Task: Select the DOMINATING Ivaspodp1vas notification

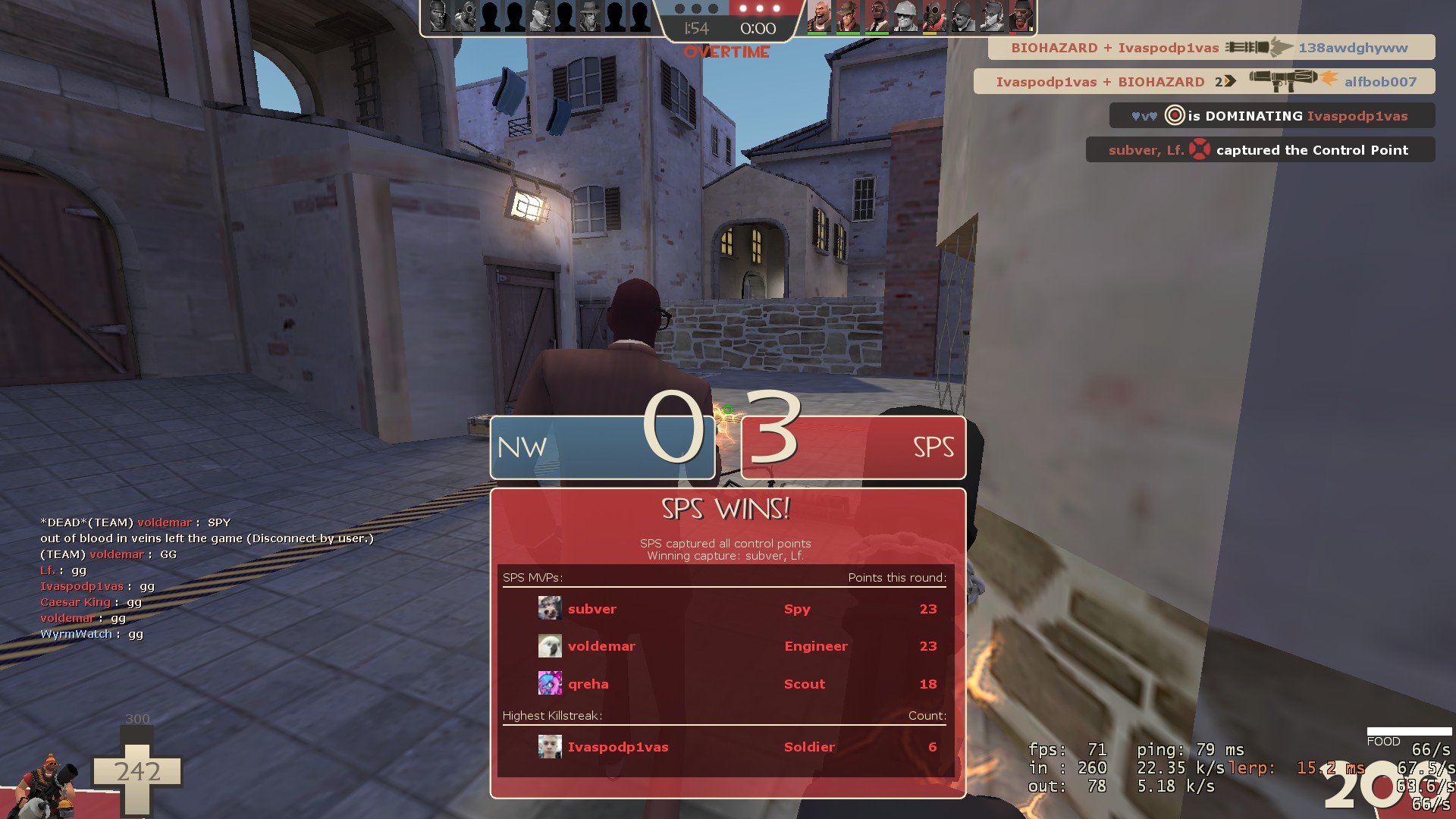Action: click(x=1272, y=116)
